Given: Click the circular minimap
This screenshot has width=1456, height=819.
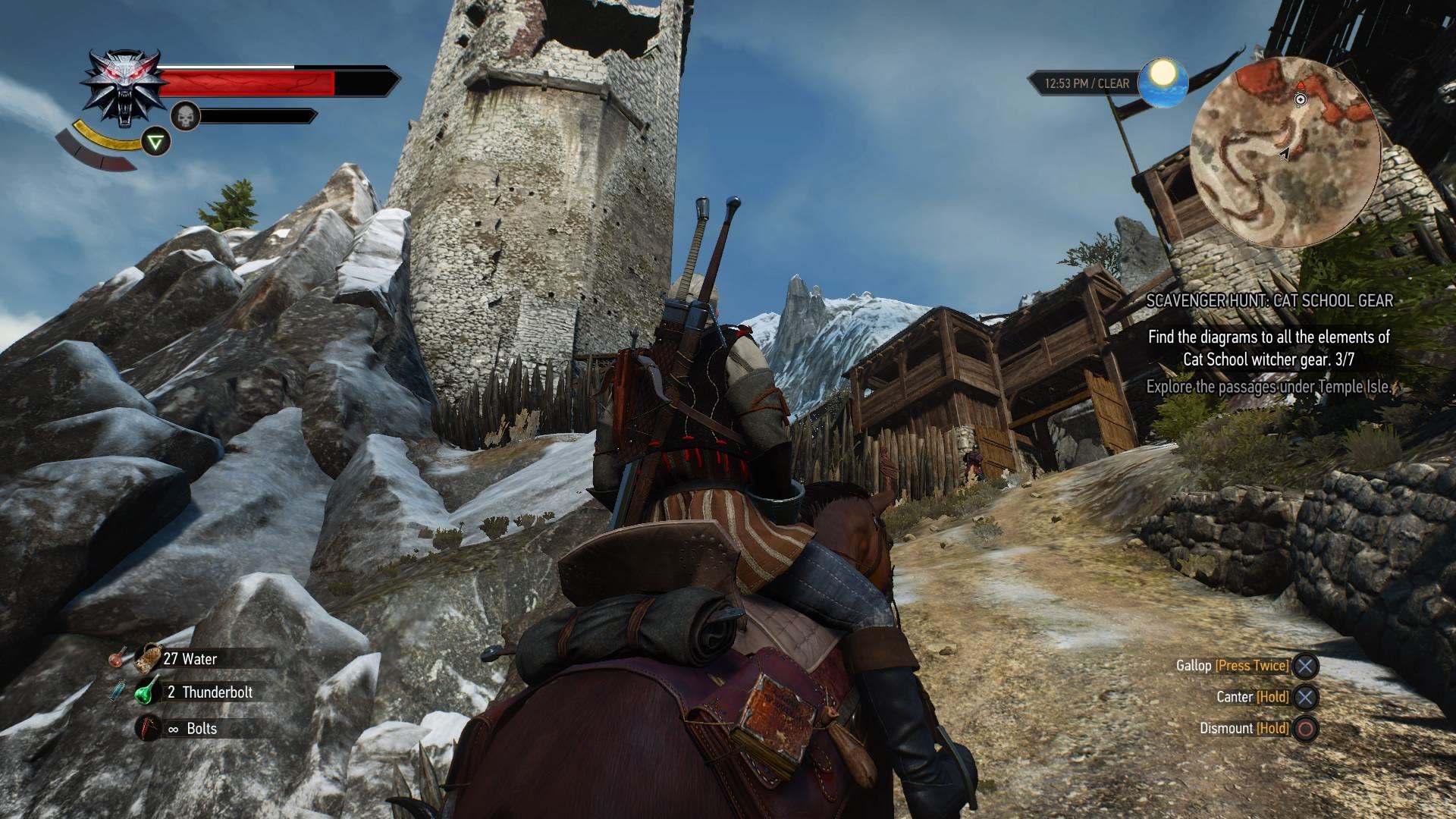Looking at the screenshot, I should coord(1285,152).
